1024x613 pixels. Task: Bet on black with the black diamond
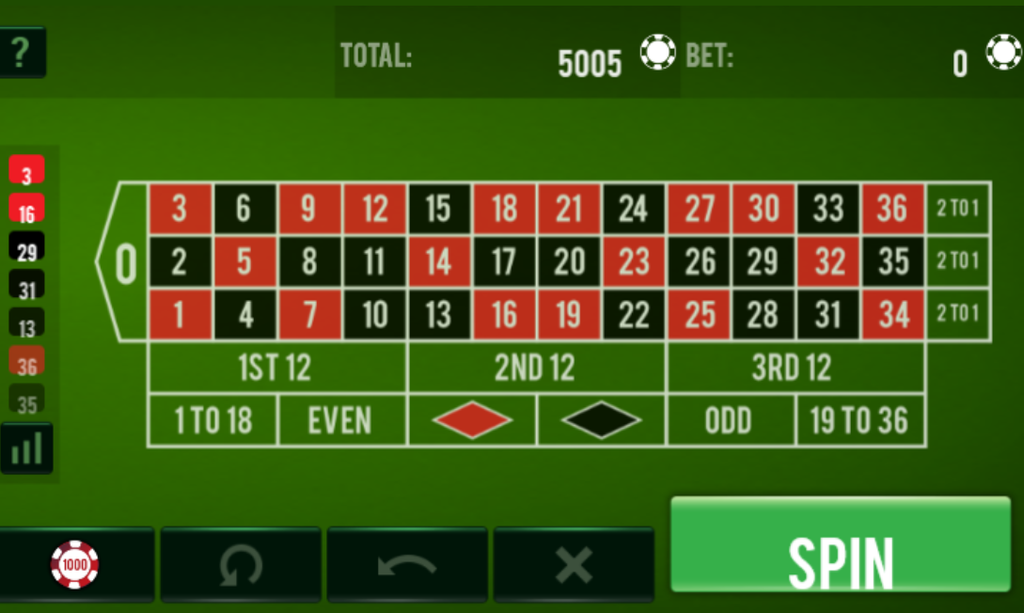[601, 421]
